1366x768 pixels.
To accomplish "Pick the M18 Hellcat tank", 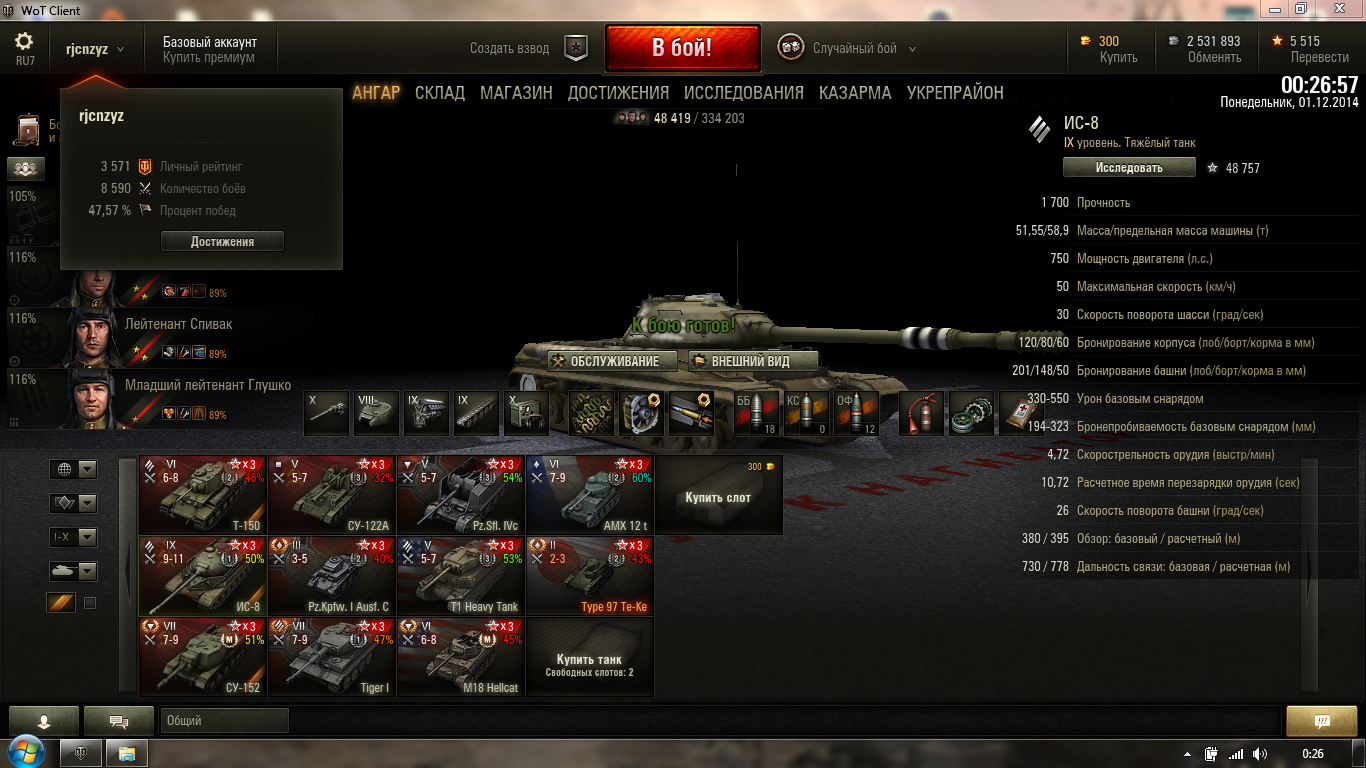I will click(460, 656).
